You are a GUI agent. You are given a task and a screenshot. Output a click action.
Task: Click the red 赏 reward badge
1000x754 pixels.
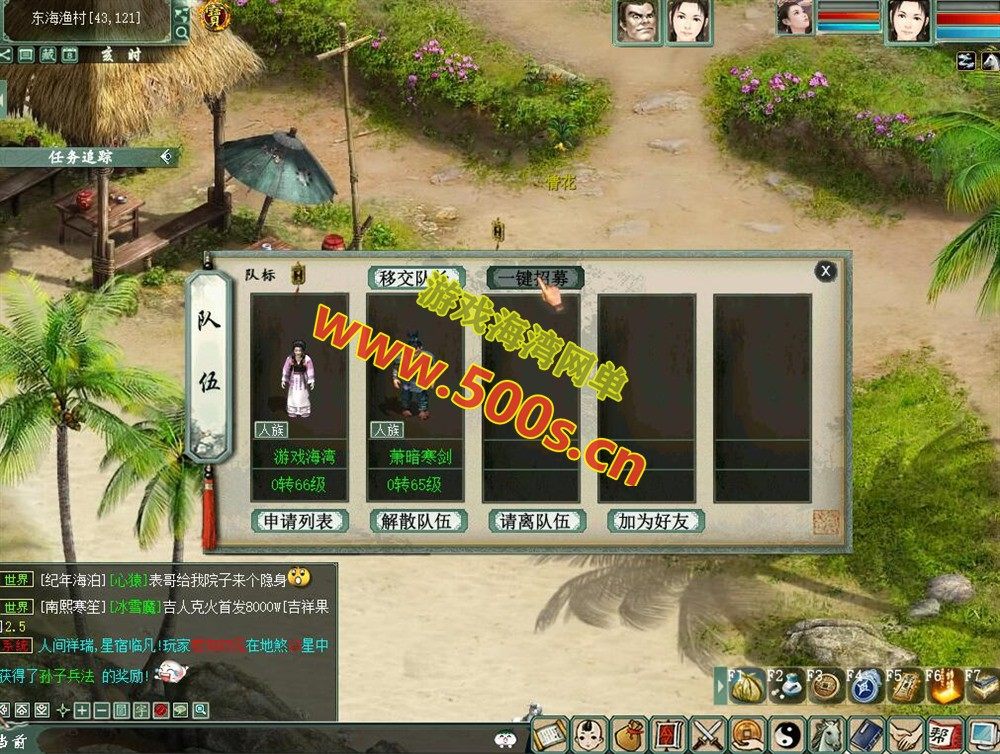(216, 14)
